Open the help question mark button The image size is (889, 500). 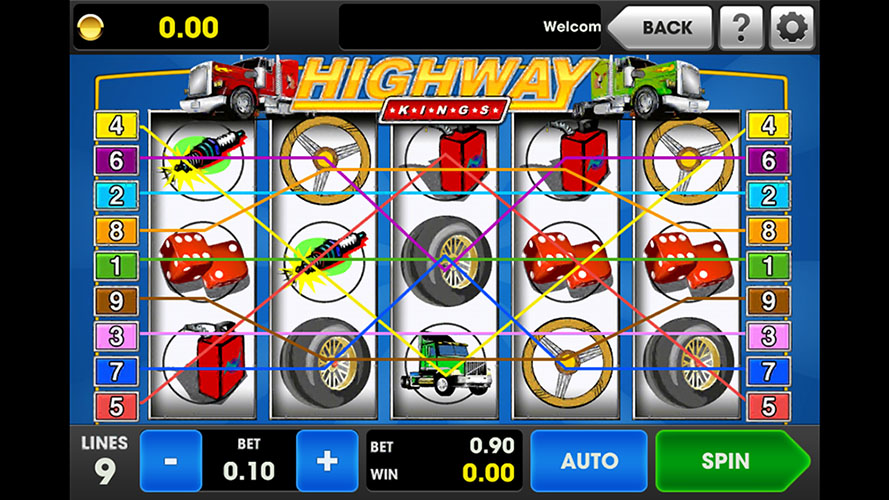[x=741, y=28]
